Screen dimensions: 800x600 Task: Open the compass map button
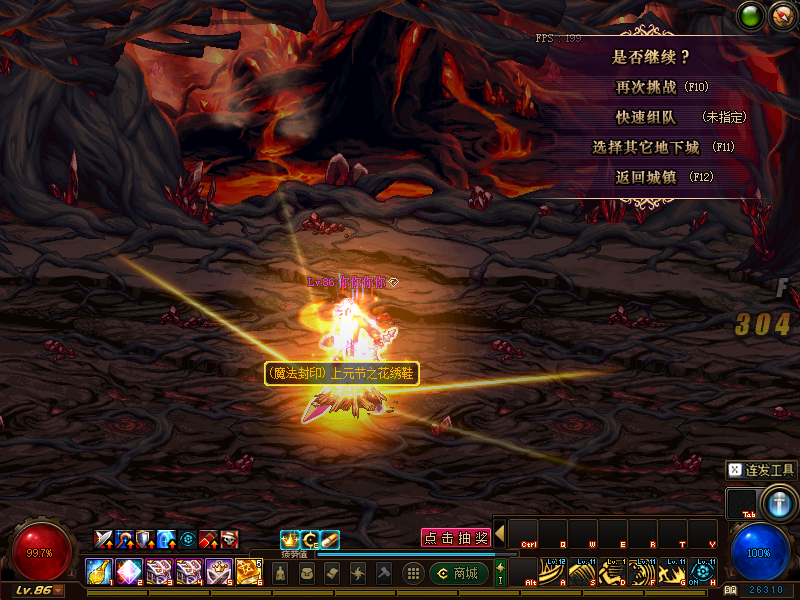click(781, 15)
